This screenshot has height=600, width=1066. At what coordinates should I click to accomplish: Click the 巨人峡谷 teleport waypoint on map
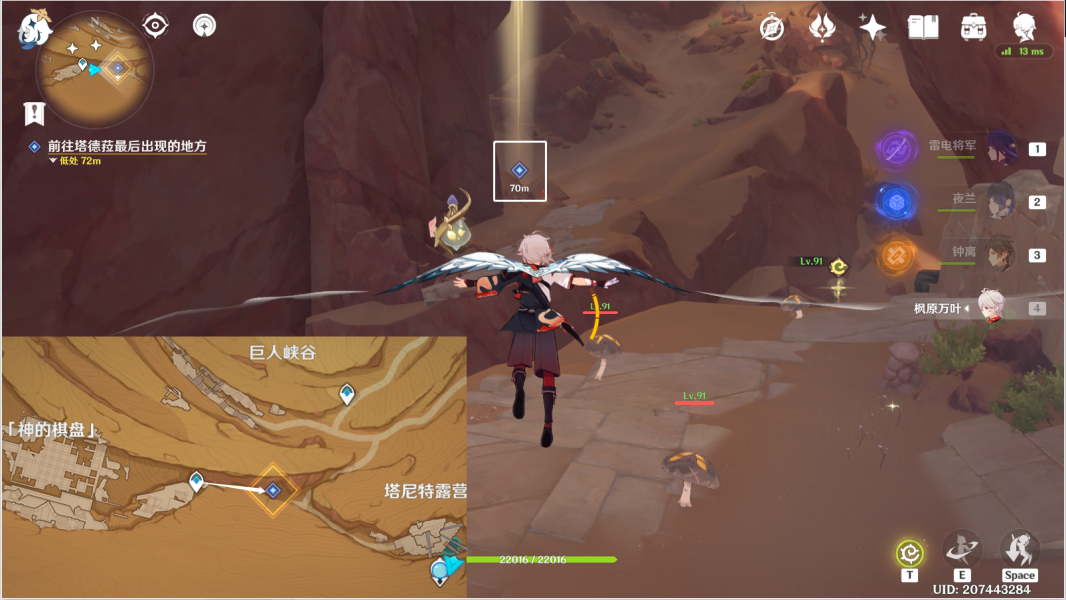[347, 393]
